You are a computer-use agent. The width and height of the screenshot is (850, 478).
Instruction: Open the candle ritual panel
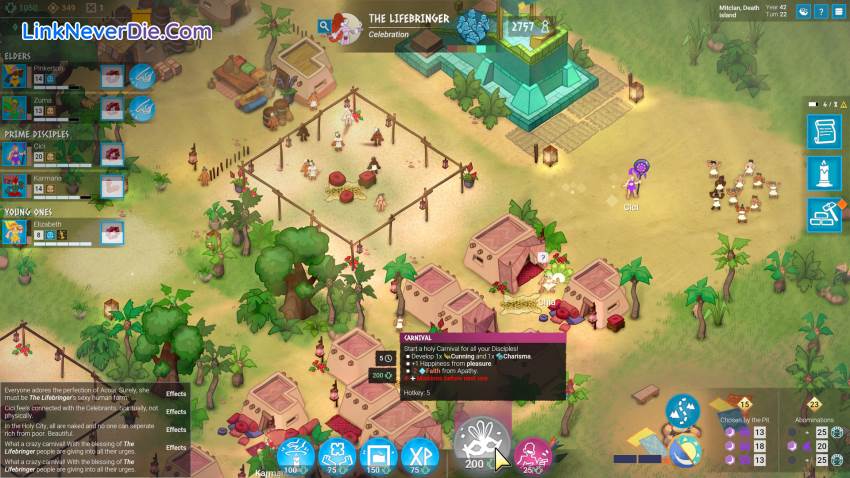(823, 174)
